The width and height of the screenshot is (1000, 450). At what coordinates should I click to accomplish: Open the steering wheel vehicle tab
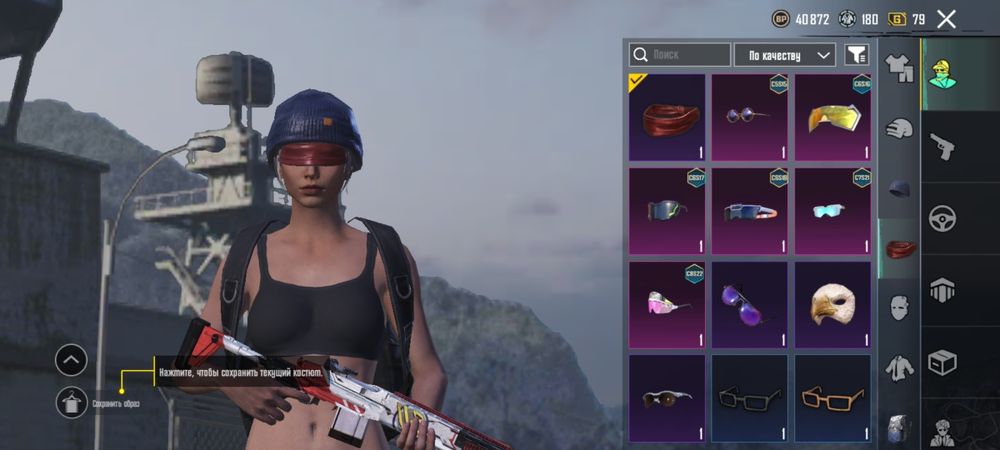[x=942, y=218]
